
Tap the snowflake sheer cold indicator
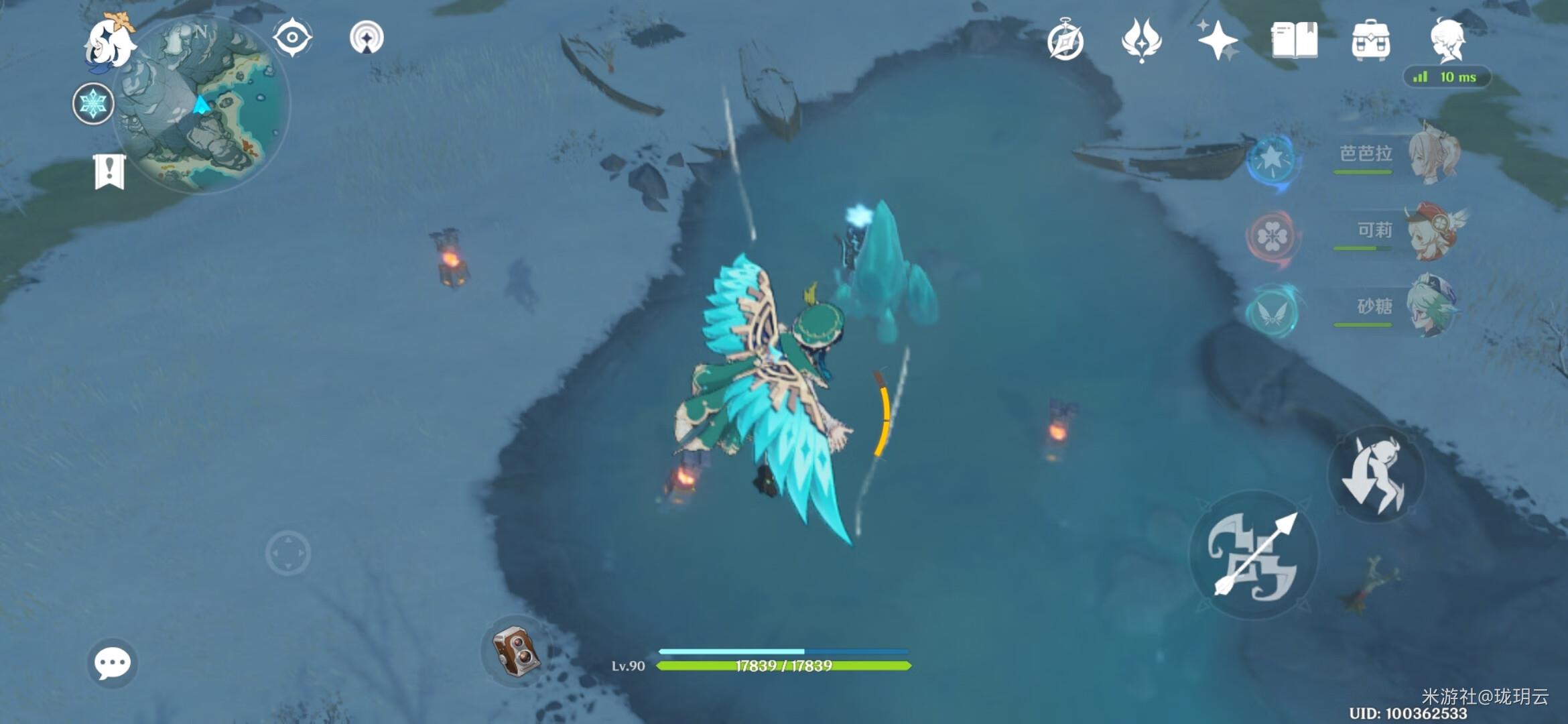92,104
